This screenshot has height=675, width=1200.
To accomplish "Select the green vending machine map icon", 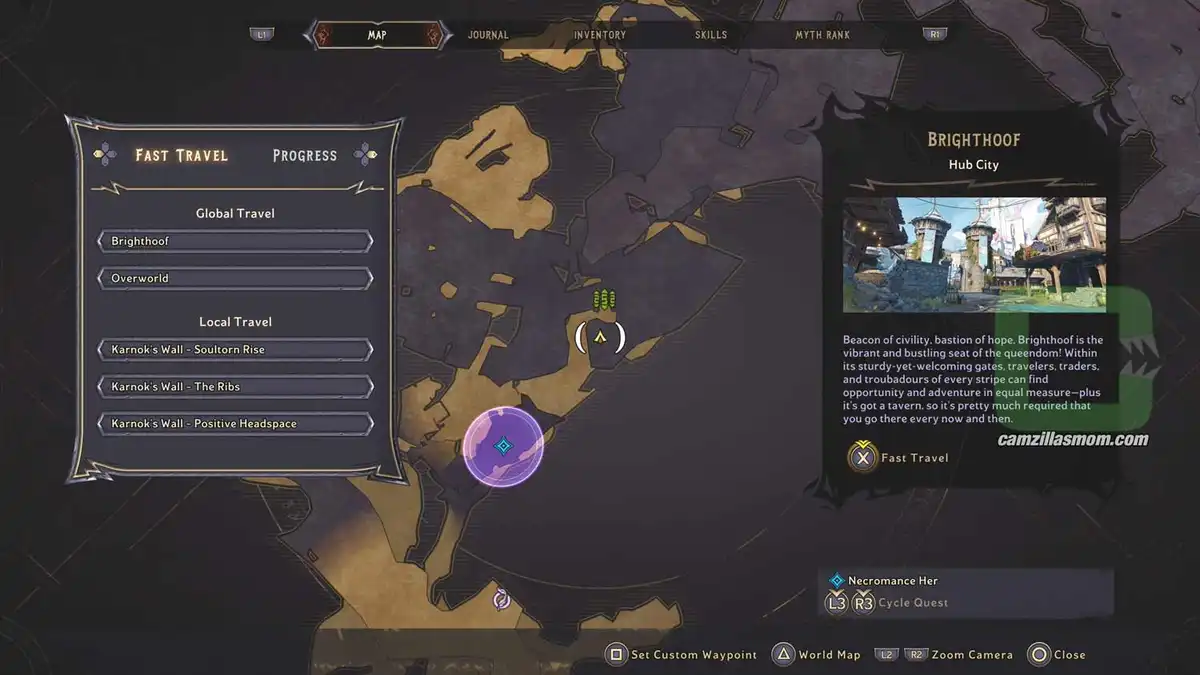I will pyautogui.click(x=602, y=299).
